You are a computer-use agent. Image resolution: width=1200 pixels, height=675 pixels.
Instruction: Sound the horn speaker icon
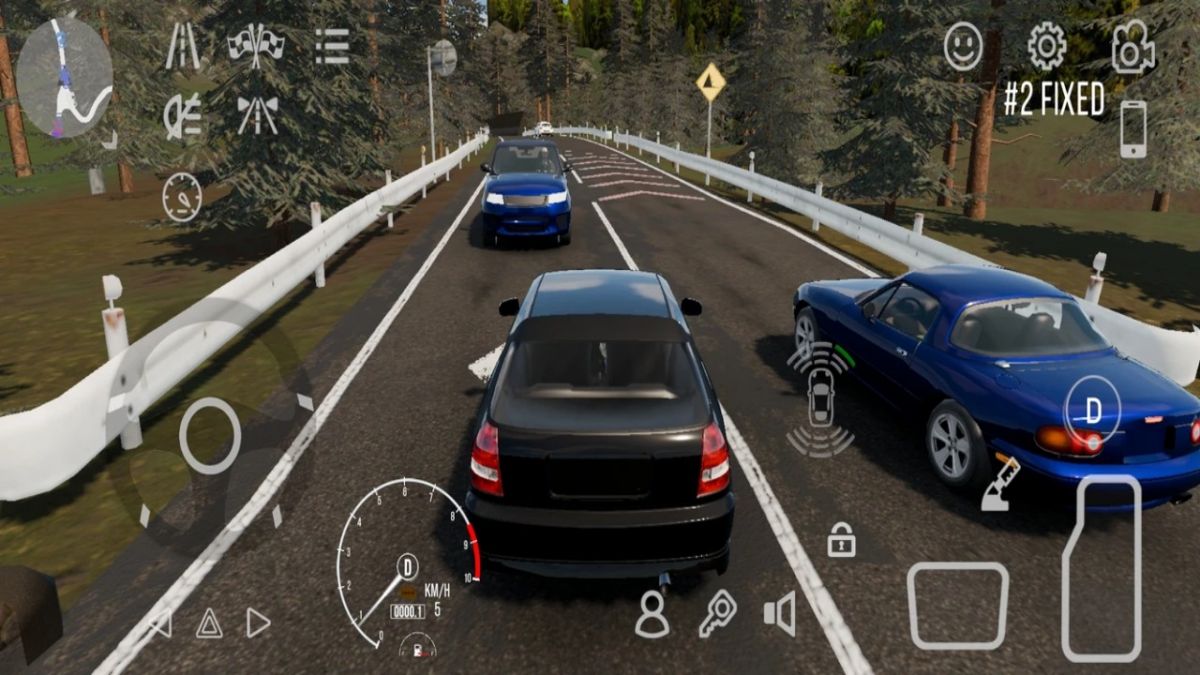click(x=780, y=613)
